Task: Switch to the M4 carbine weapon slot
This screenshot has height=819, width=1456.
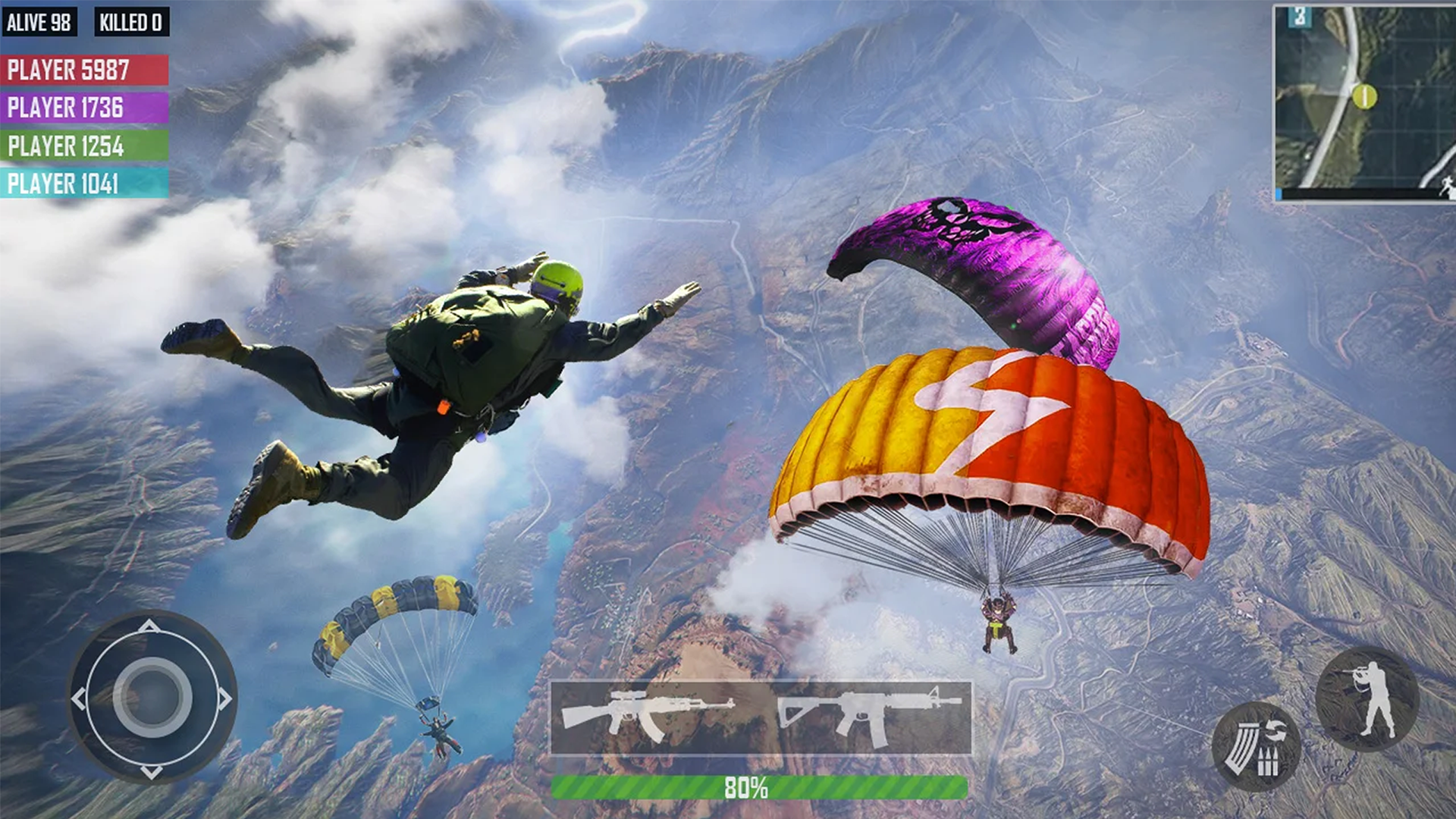Action: 868,717
